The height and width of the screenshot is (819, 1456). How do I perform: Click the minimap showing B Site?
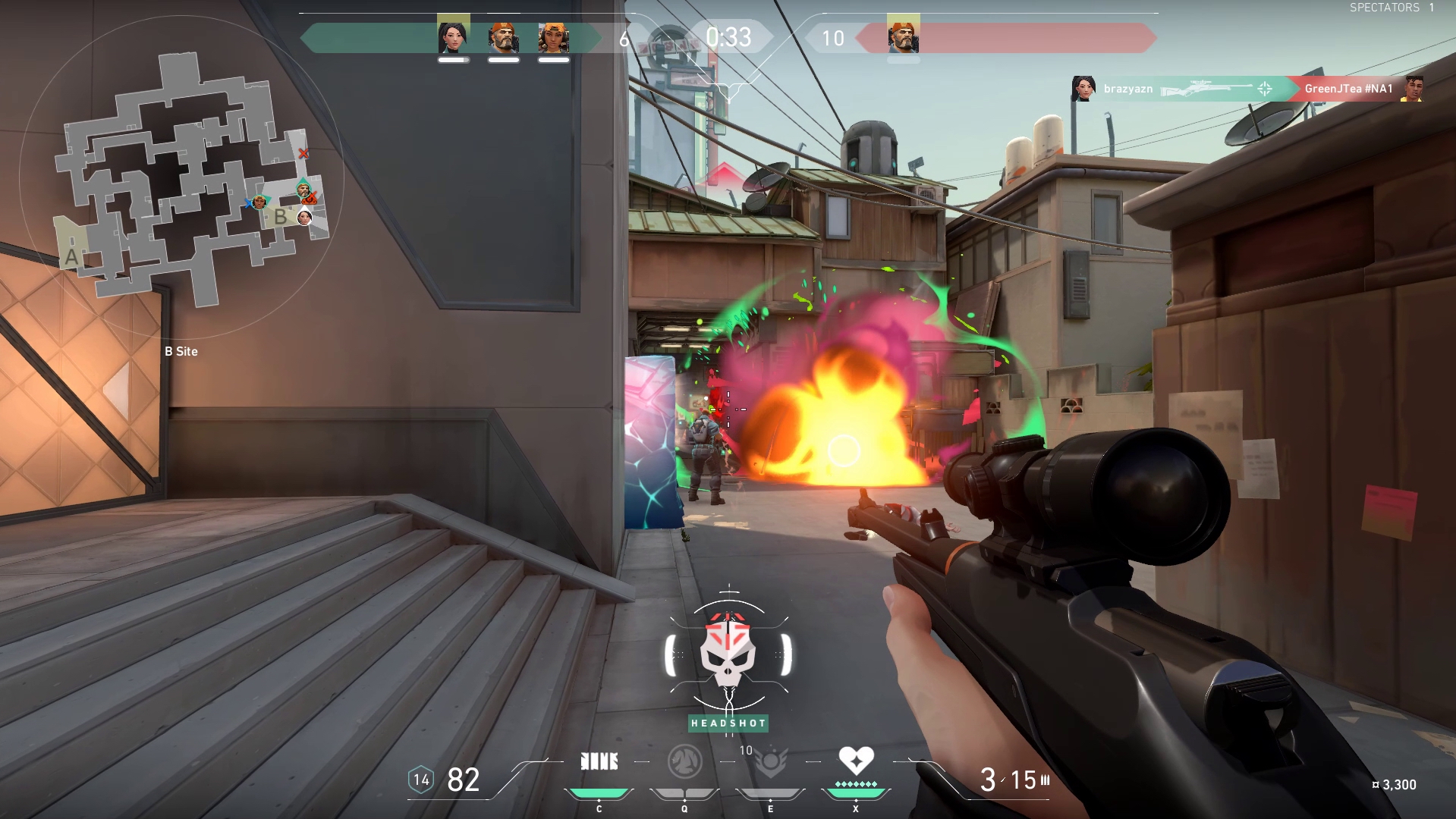point(182,178)
